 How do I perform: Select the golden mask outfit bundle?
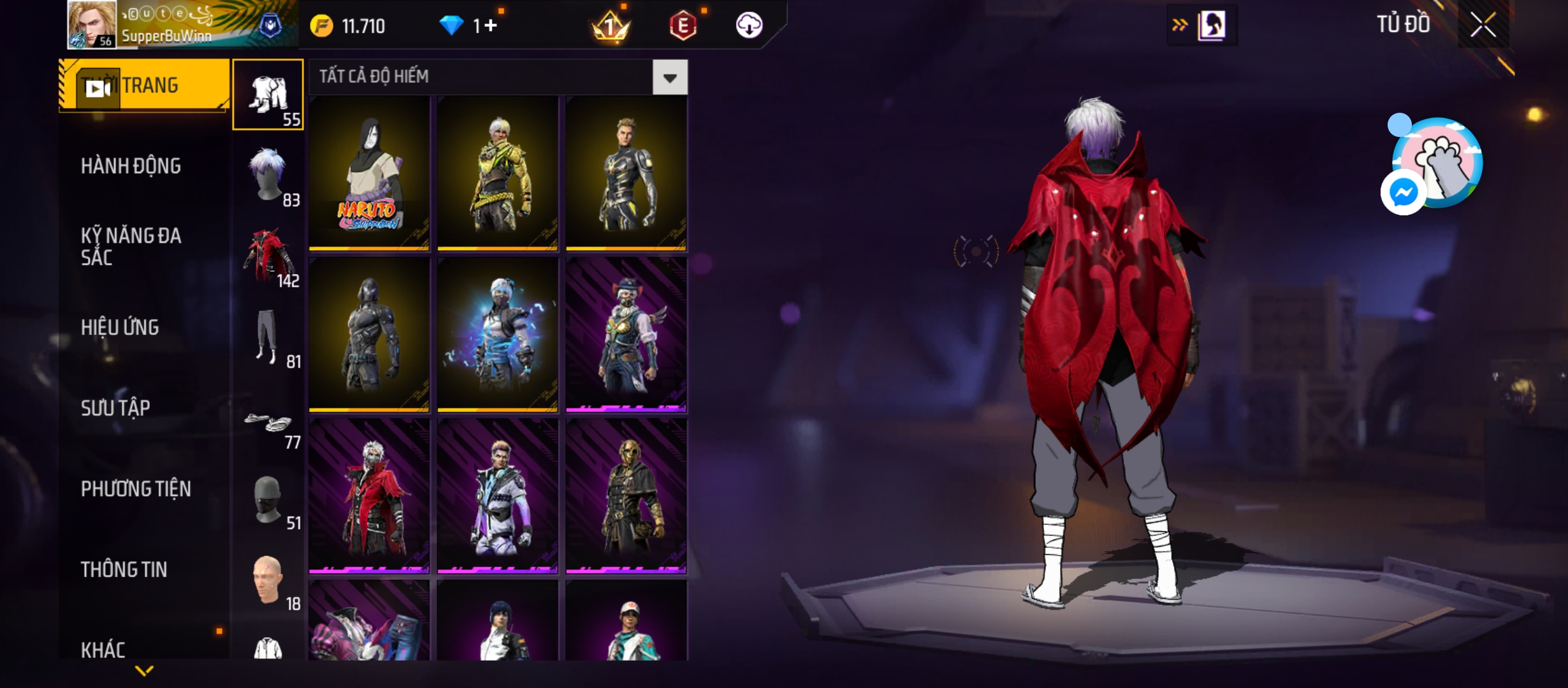click(x=627, y=496)
